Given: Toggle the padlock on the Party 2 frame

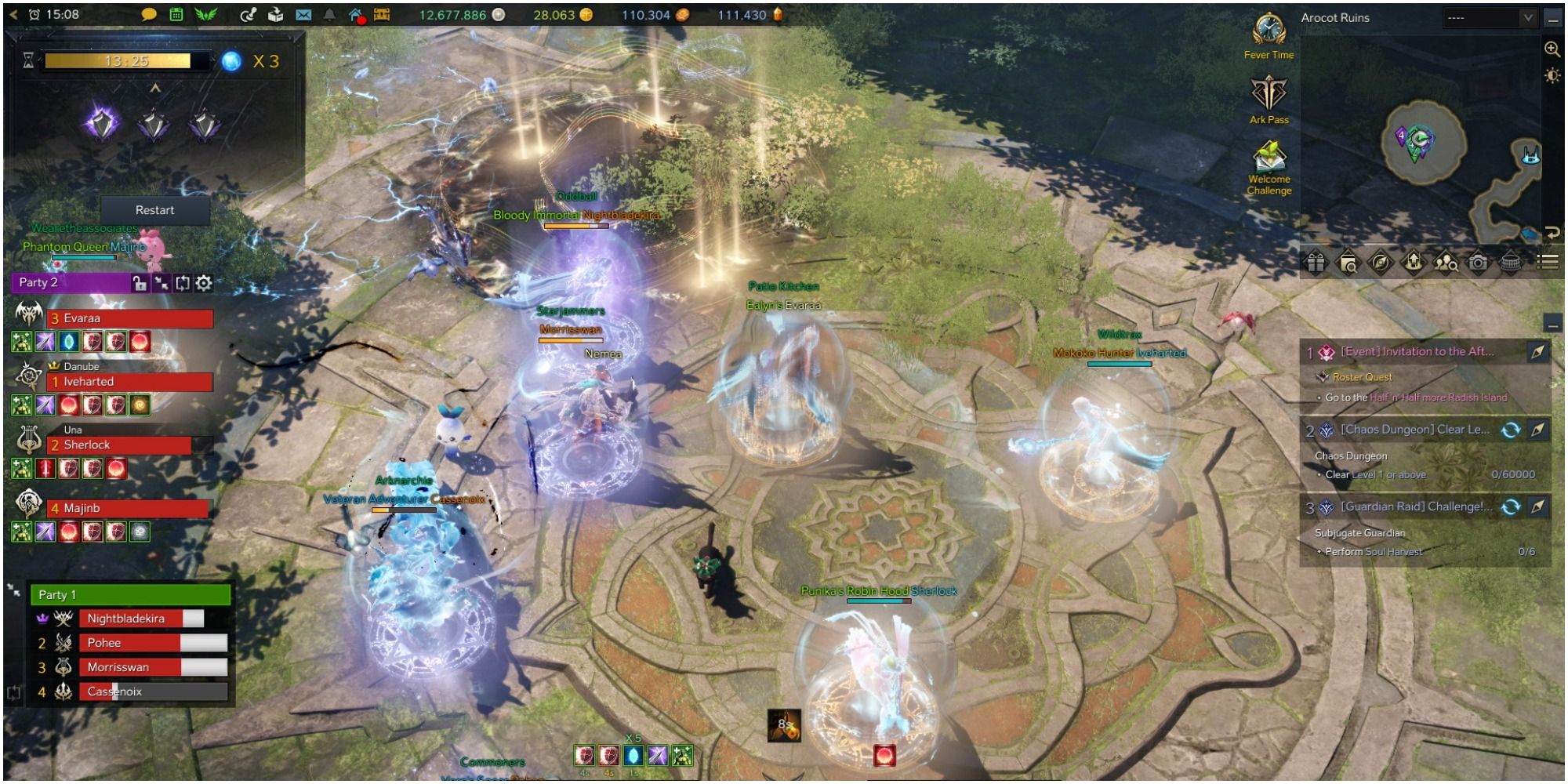Looking at the screenshot, I should pyautogui.click(x=140, y=283).
